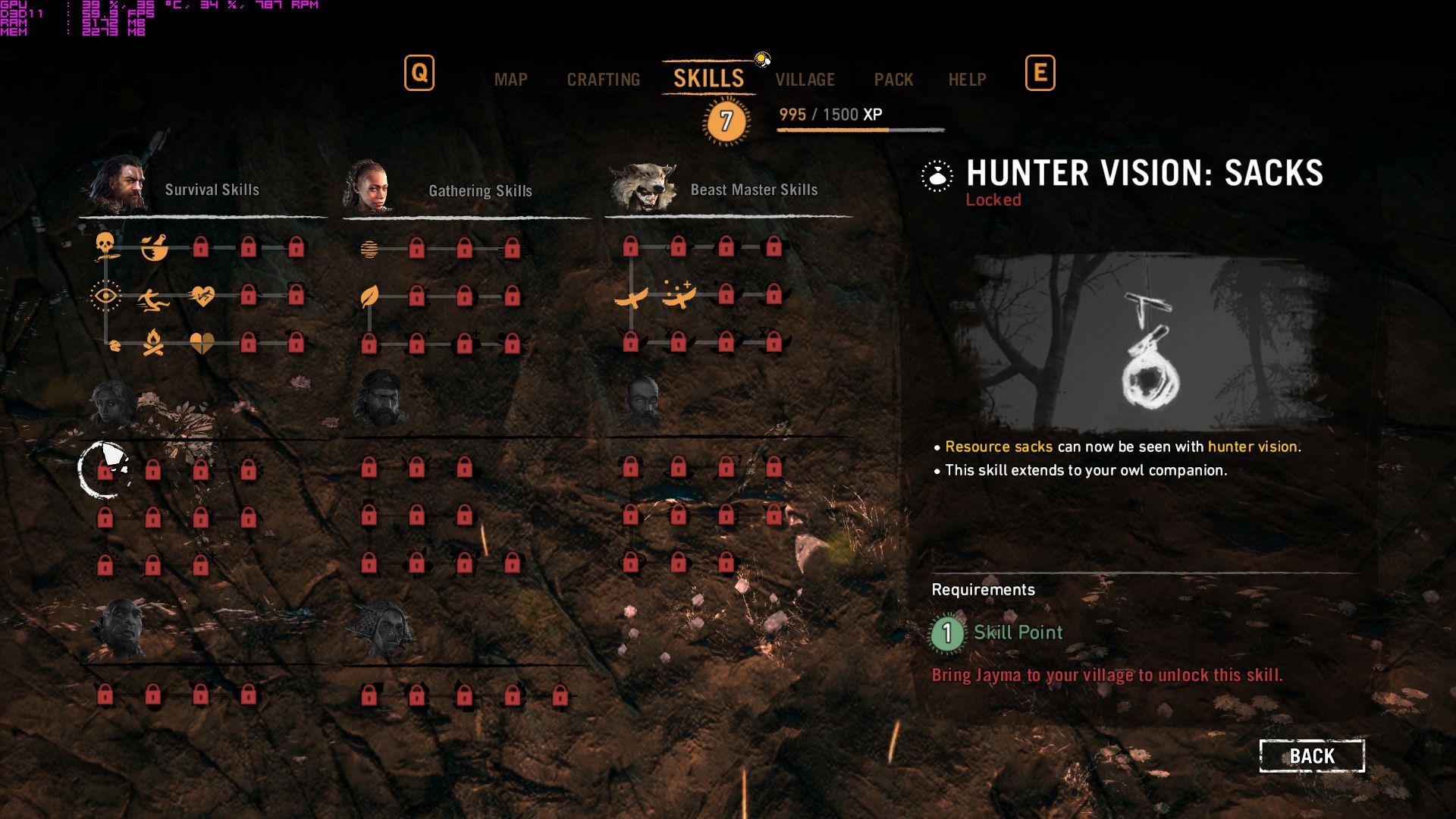Go to the Village tab

point(805,80)
